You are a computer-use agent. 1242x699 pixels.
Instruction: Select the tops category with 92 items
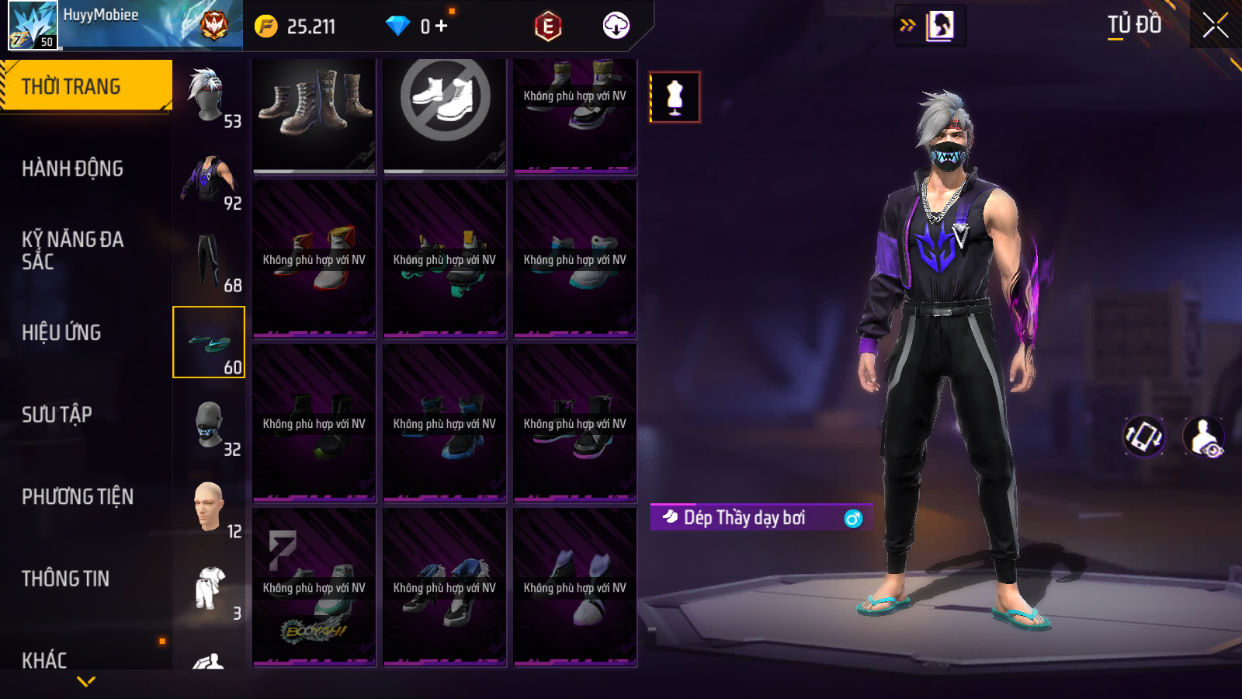click(x=209, y=180)
